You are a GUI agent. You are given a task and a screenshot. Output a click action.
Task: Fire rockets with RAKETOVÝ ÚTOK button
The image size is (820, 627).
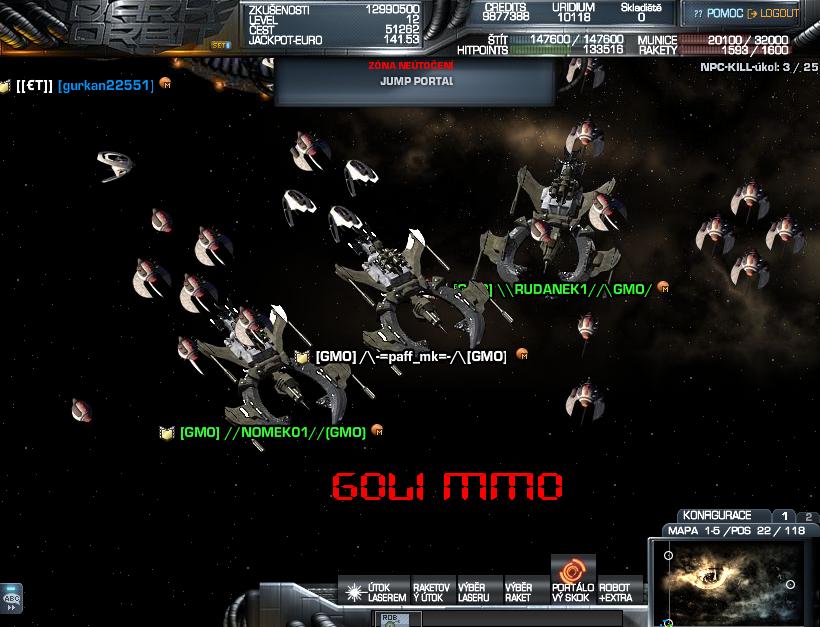(x=431, y=592)
